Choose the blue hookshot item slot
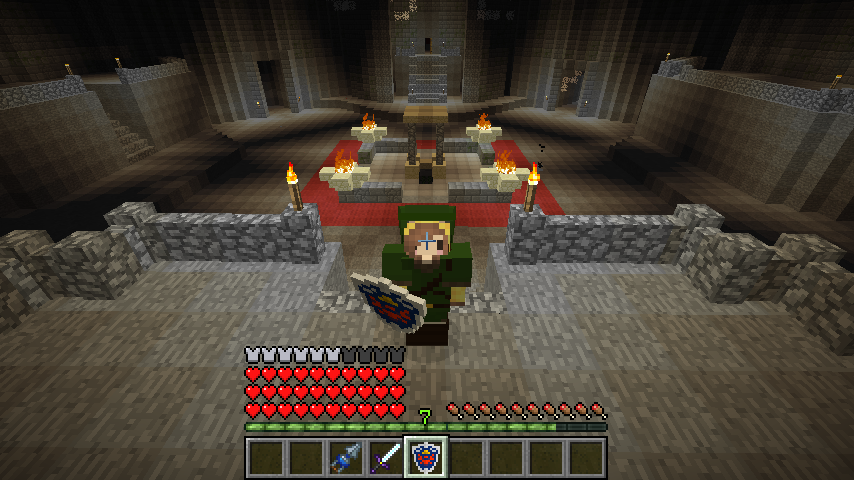The width and height of the screenshot is (854, 480). click(x=346, y=458)
